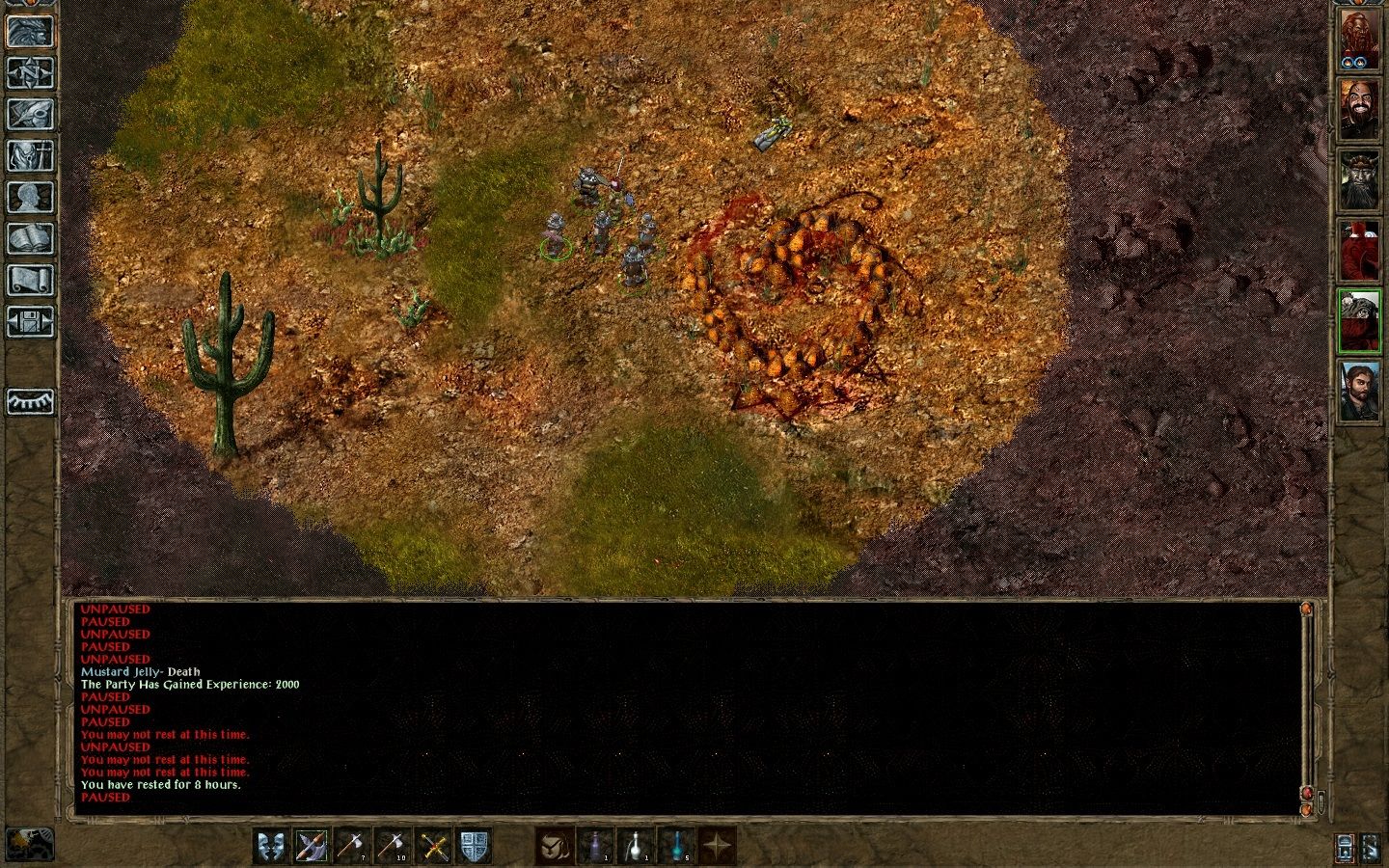Rest the party using the closed-eye button

pos(31,400)
